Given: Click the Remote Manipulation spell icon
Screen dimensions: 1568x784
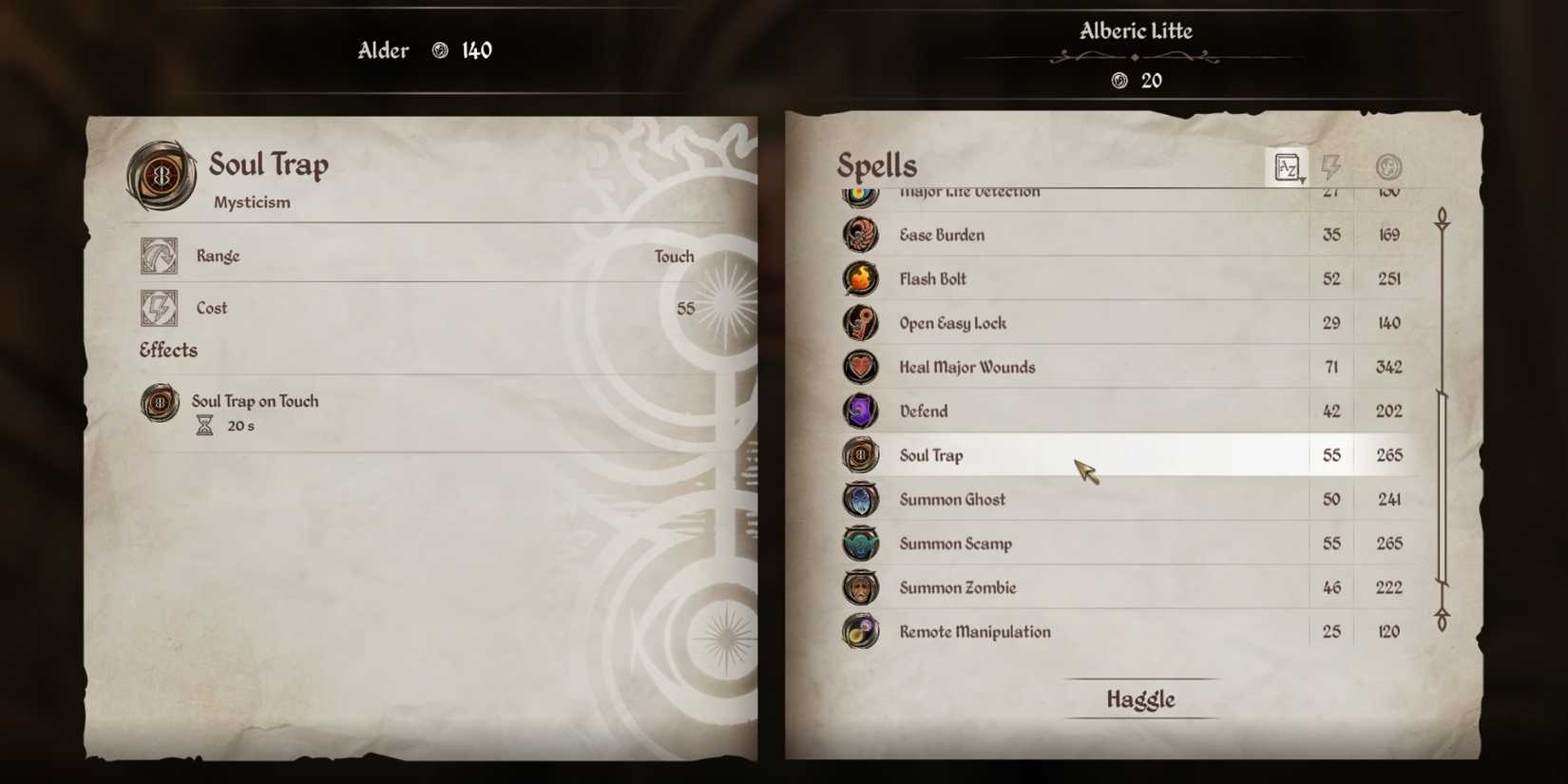Looking at the screenshot, I should tap(861, 631).
